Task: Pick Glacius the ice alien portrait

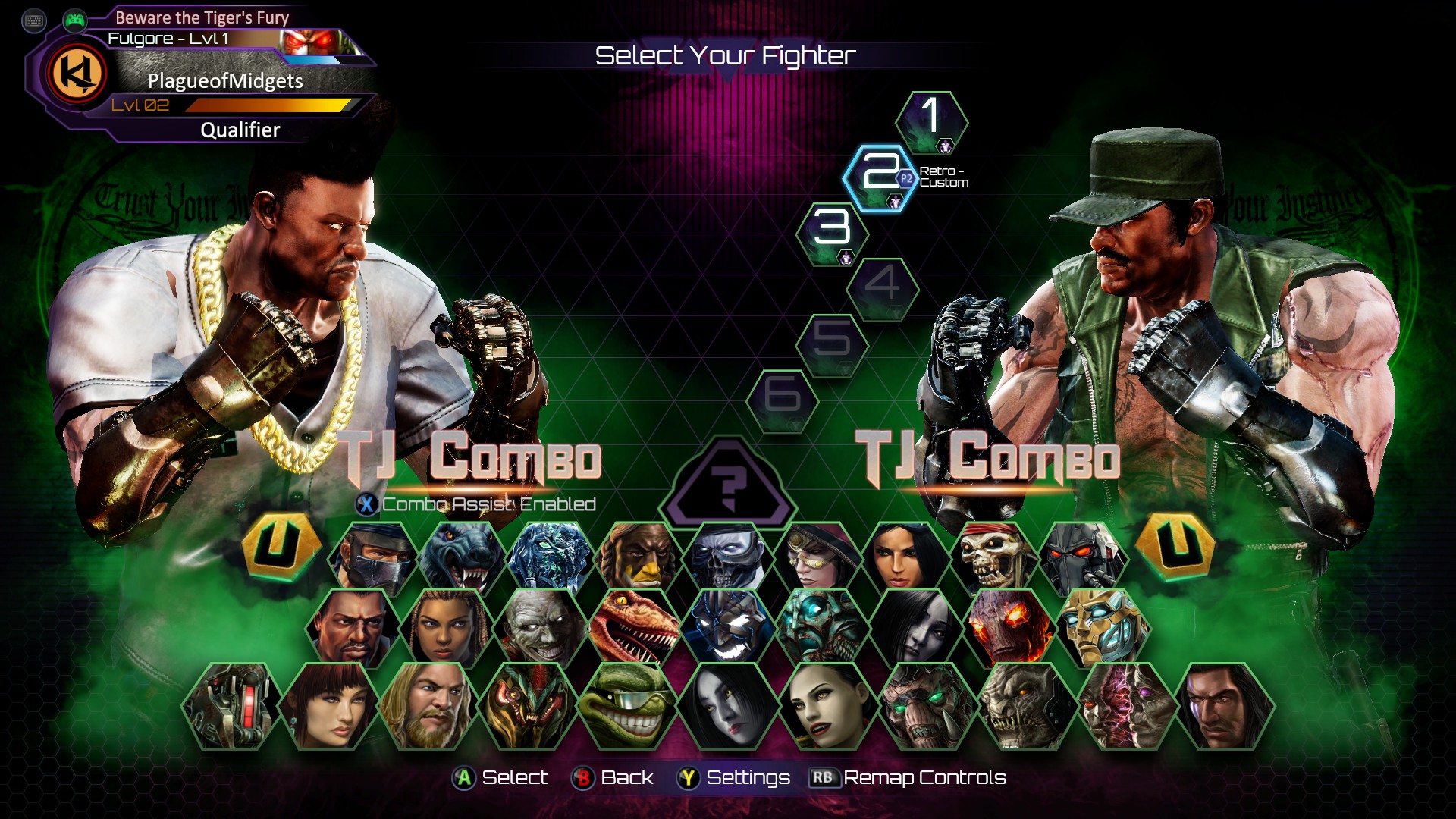Action: [549, 557]
